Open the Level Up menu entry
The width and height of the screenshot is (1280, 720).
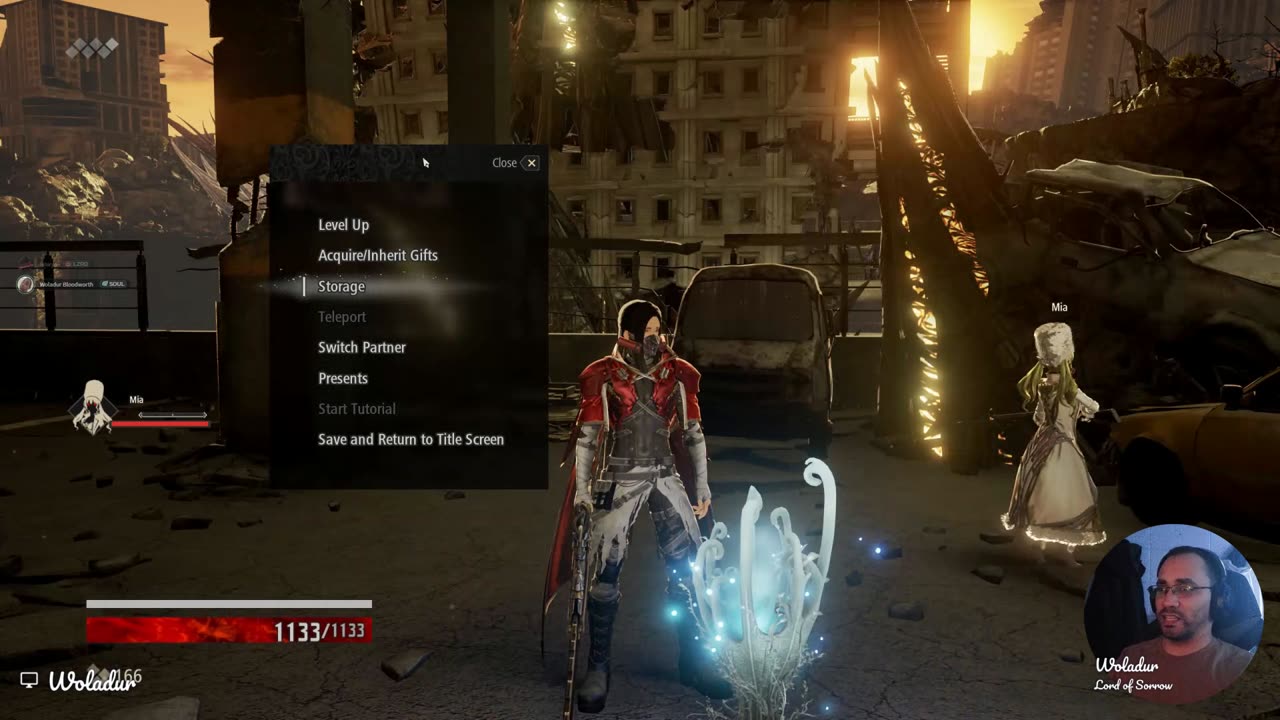[343, 225]
